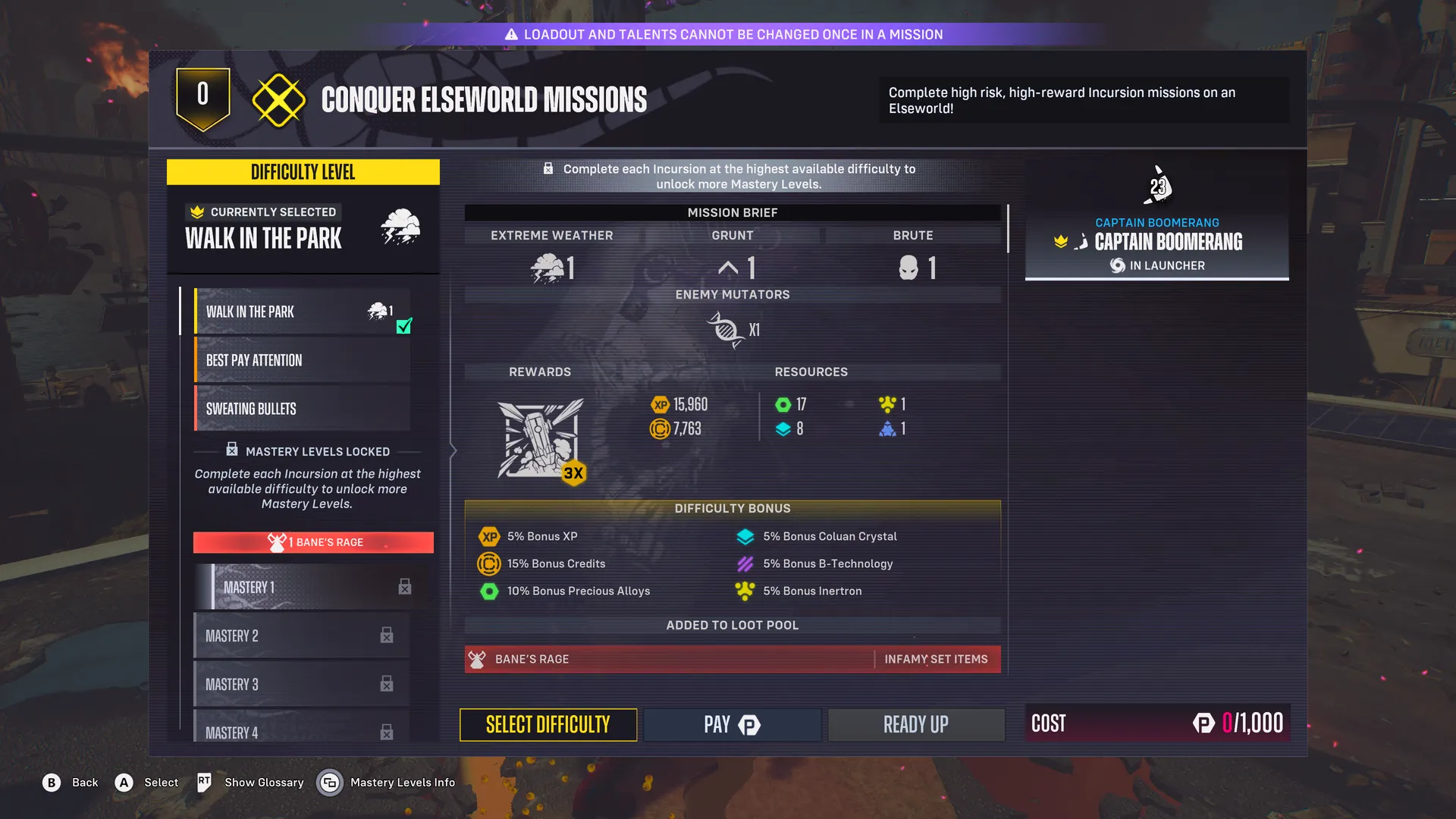Select the Brute skull icon
Image resolution: width=1456 pixels, height=819 pixels.
(908, 268)
